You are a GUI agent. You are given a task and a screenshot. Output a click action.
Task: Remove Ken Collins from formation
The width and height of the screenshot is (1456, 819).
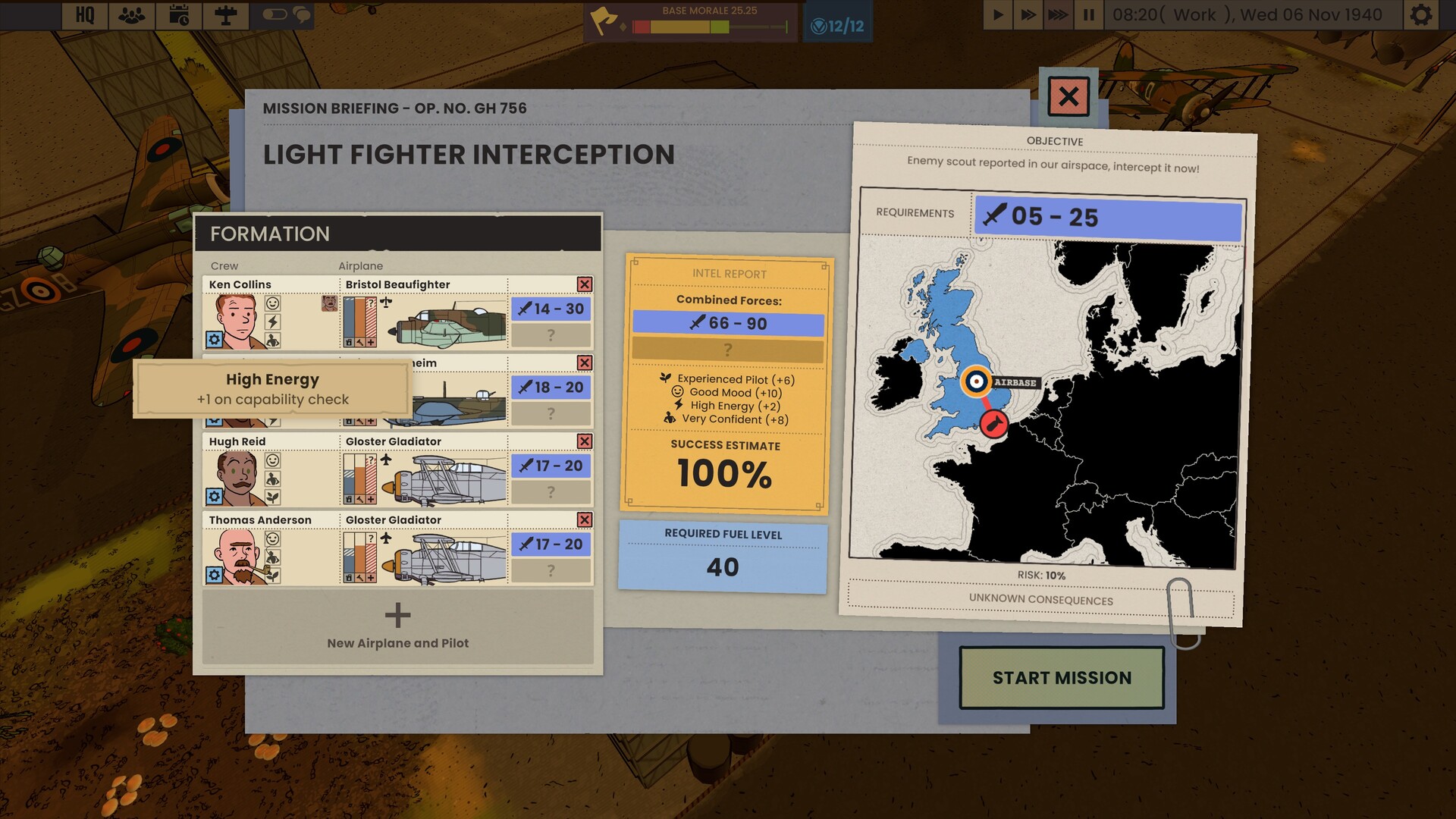point(585,284)
